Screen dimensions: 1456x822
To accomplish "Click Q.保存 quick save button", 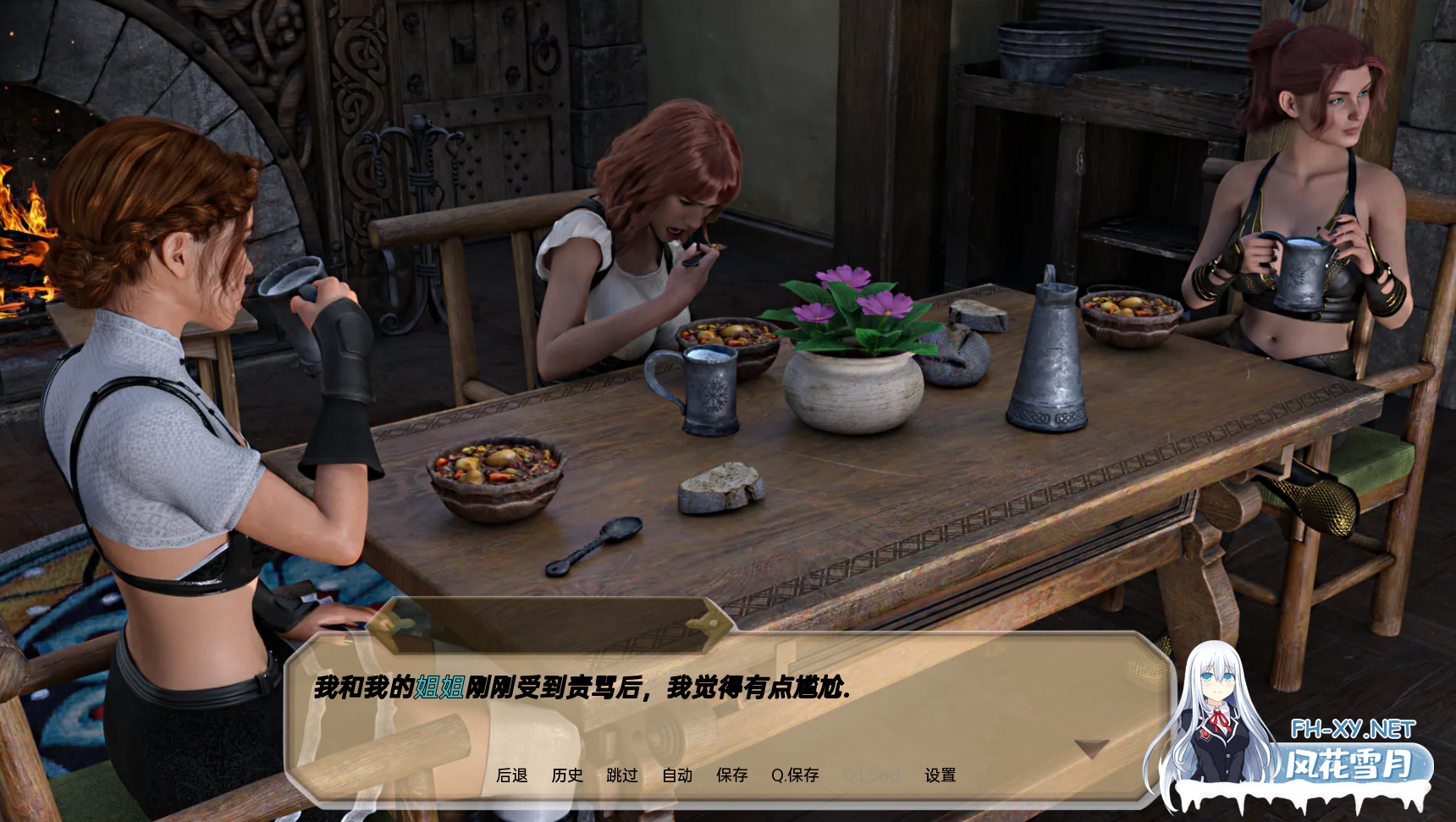I will coord(795,775).
